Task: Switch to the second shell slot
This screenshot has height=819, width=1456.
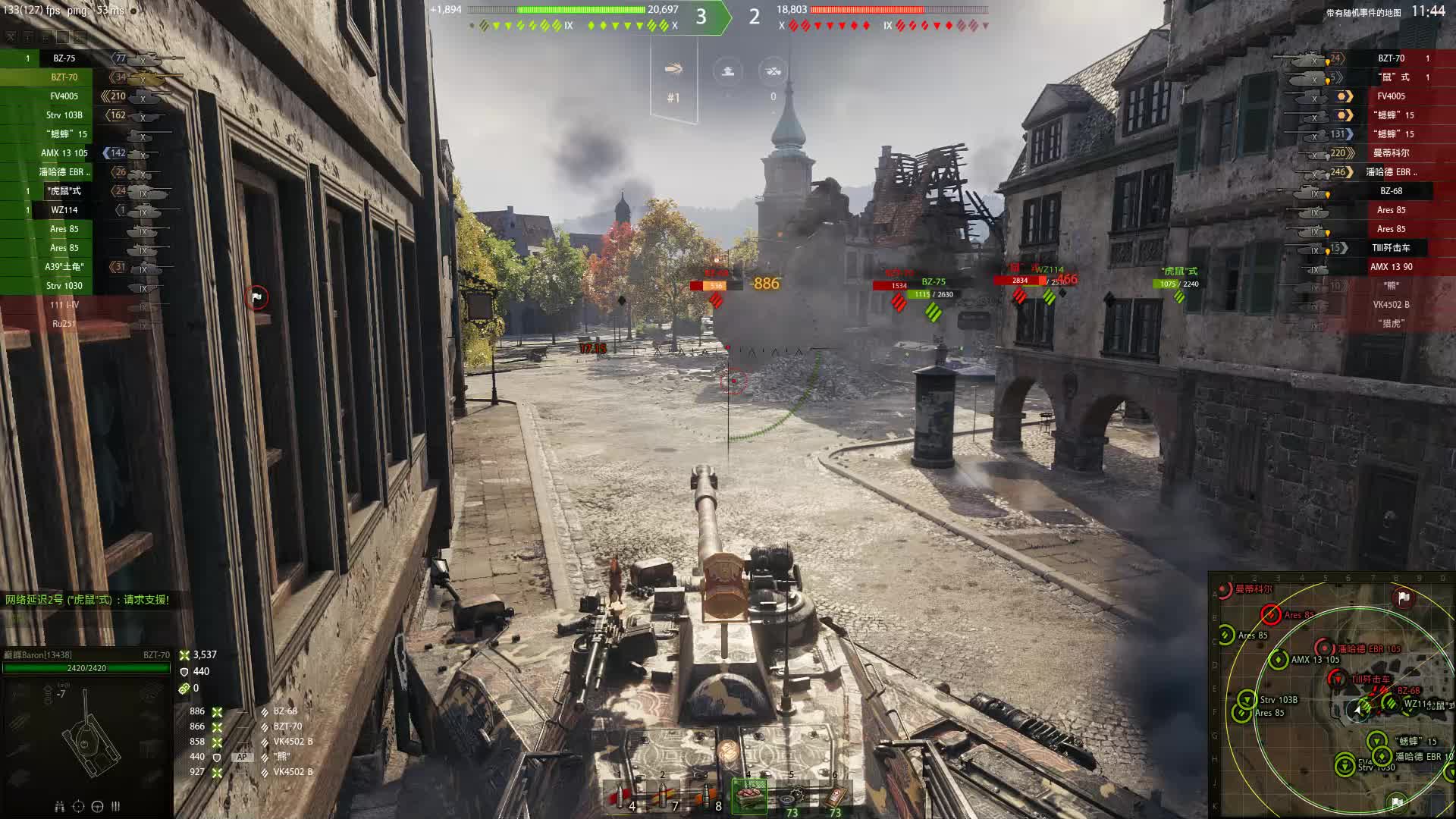Action: [664, 795]
